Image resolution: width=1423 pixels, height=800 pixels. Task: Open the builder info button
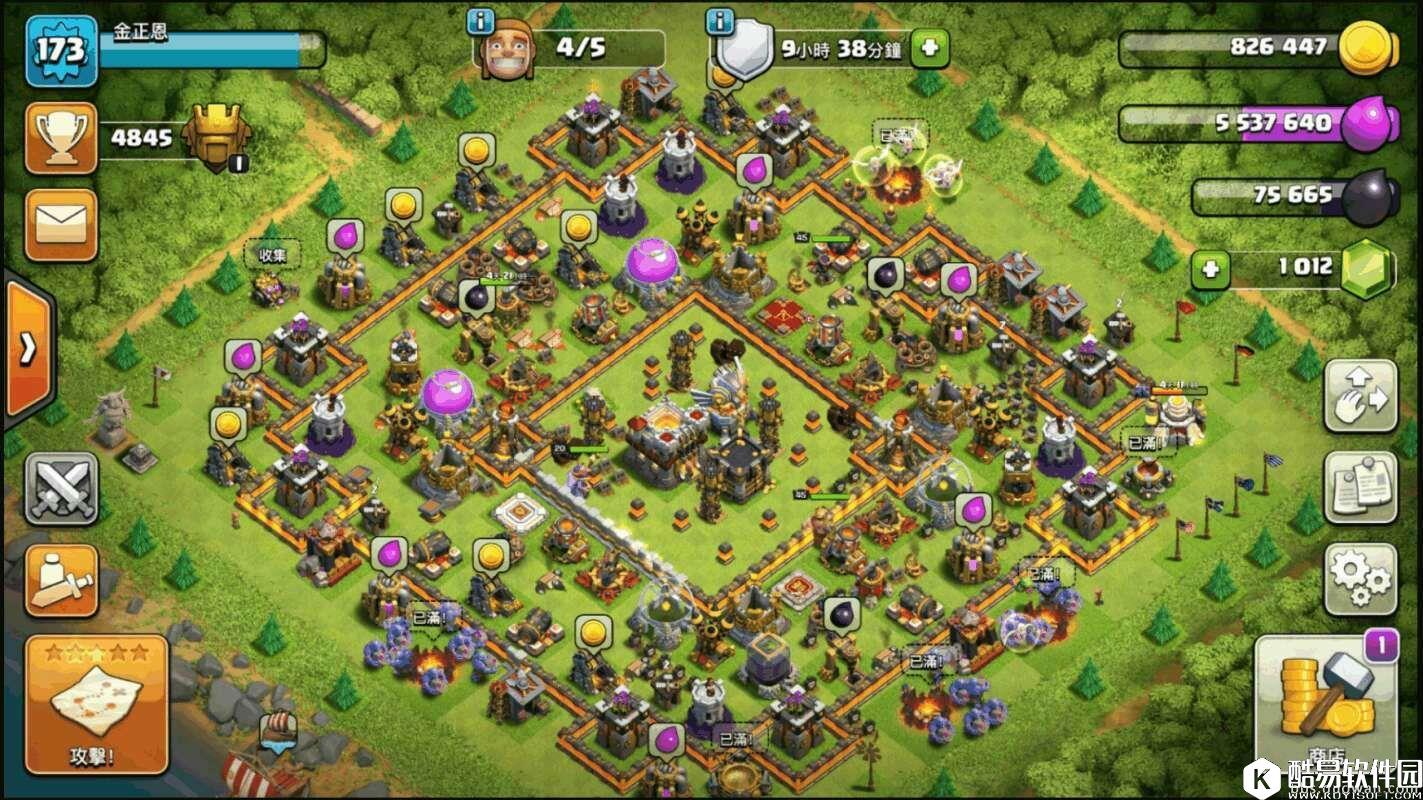click(x=482, y=20)
